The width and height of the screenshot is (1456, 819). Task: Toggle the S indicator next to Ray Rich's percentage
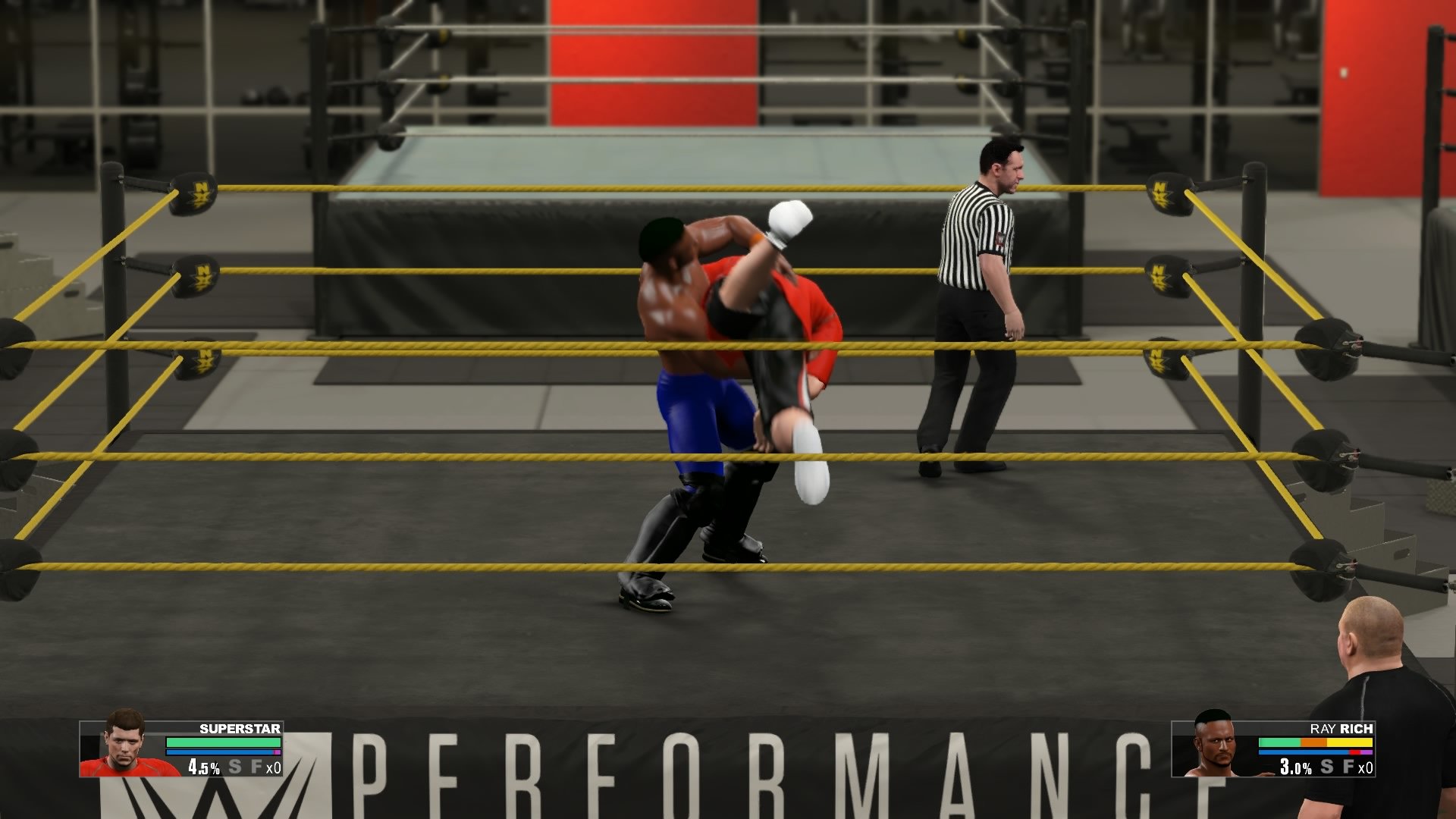coord(1326,767)
